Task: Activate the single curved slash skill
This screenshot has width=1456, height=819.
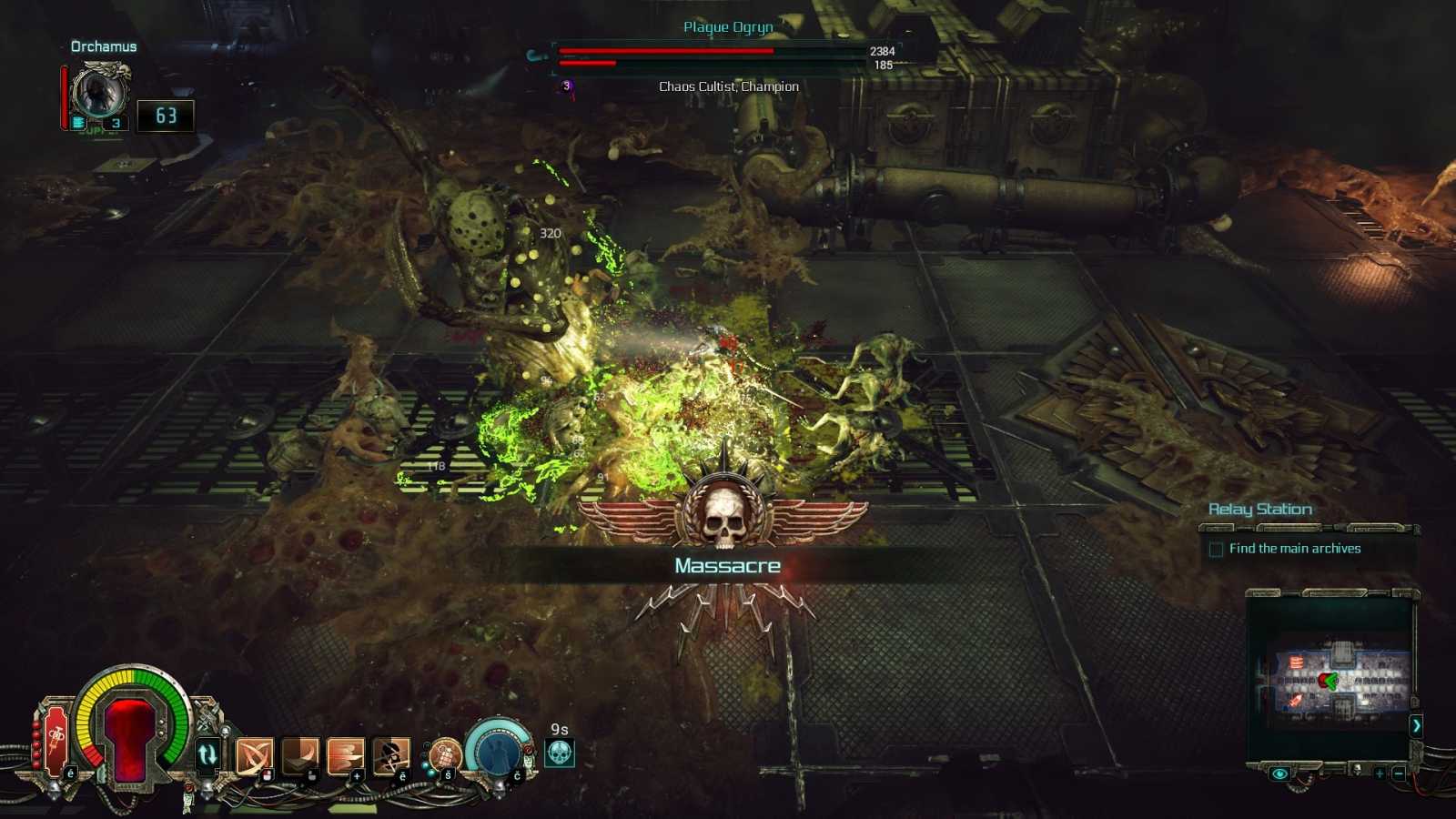Action: pos(300,754)
